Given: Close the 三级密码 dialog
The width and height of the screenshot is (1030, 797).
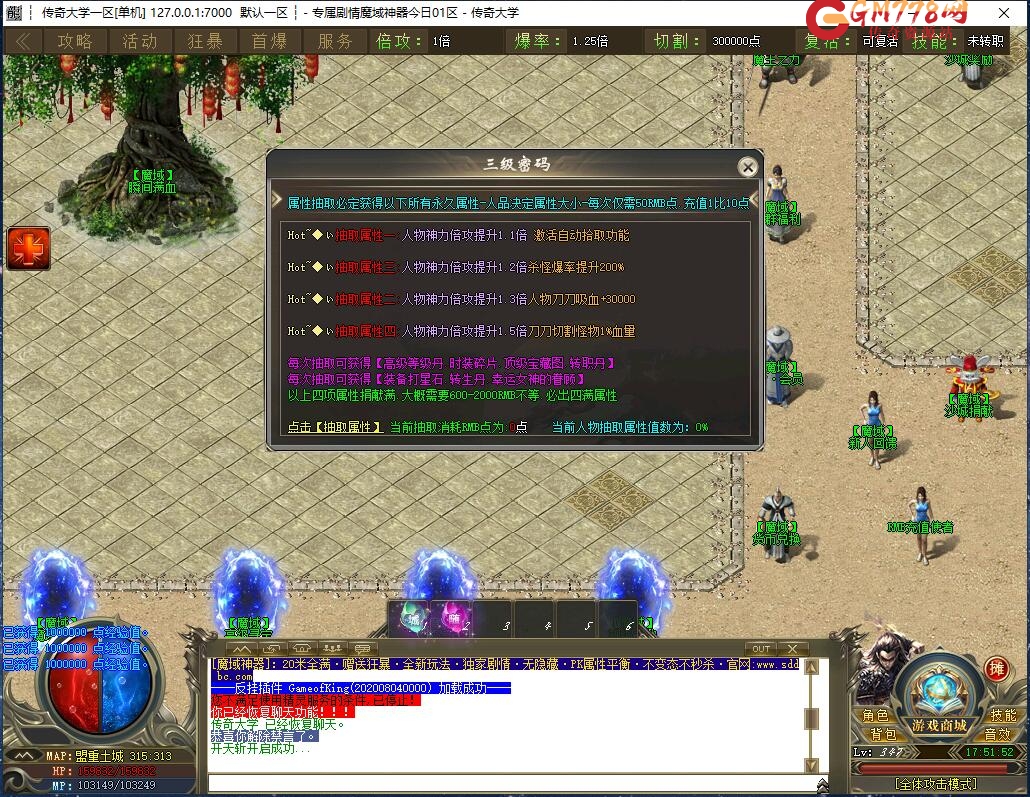Looking at the screenshot, I should pyautogui.click(x=747, y=167).
